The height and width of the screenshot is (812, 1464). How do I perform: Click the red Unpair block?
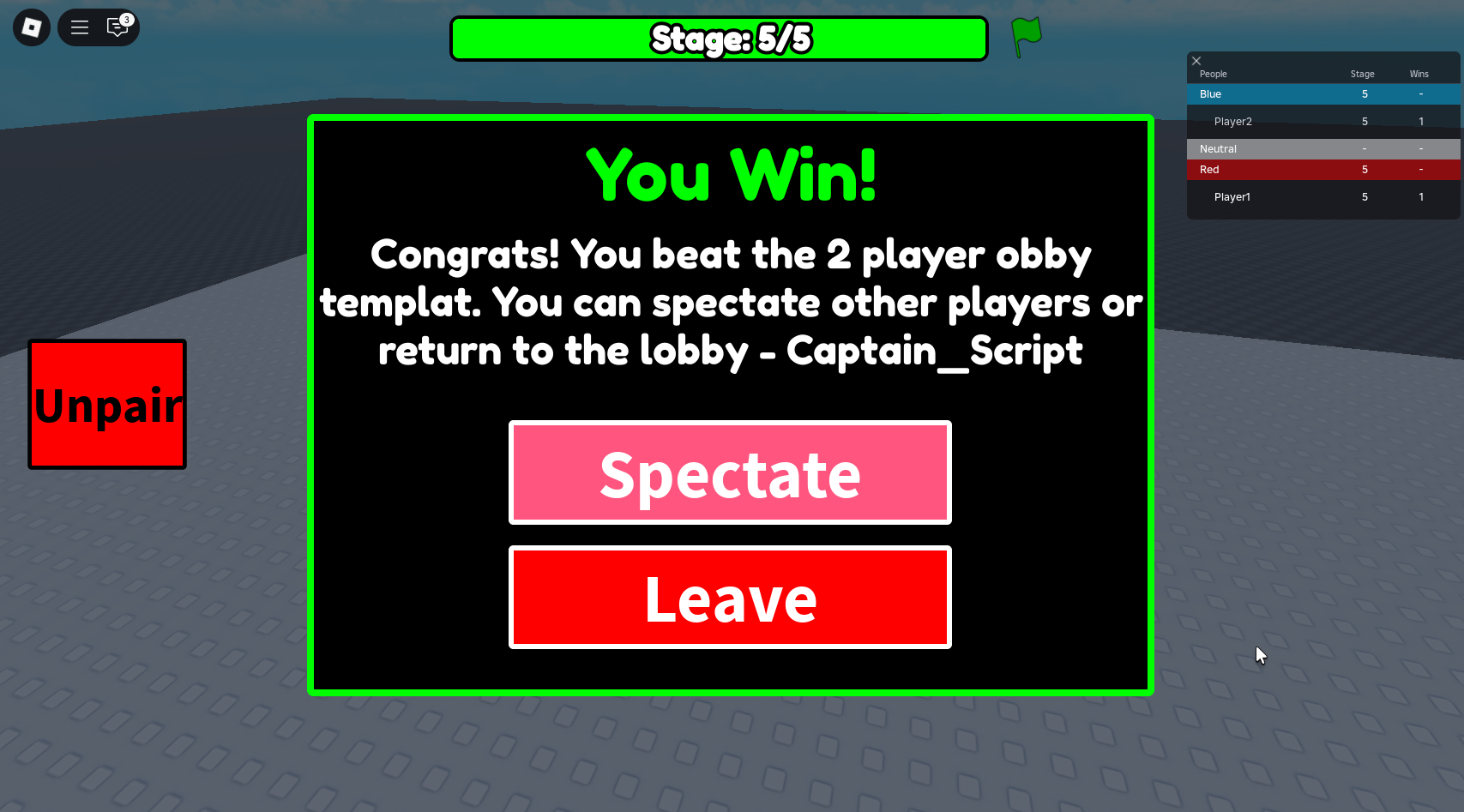tap(106, 404)
